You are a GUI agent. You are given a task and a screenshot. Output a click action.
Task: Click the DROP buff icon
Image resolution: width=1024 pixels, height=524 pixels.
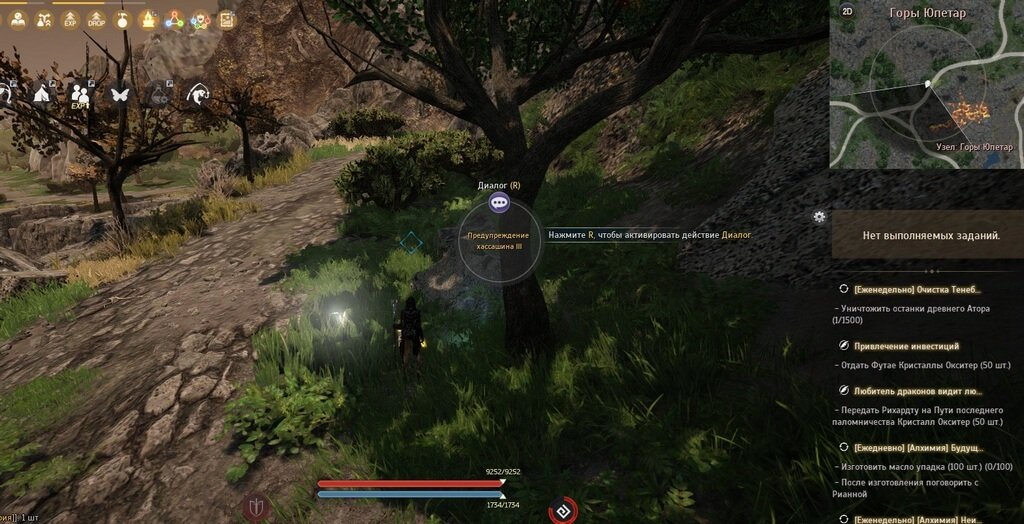pyautogui.click(x=96, y=19)
